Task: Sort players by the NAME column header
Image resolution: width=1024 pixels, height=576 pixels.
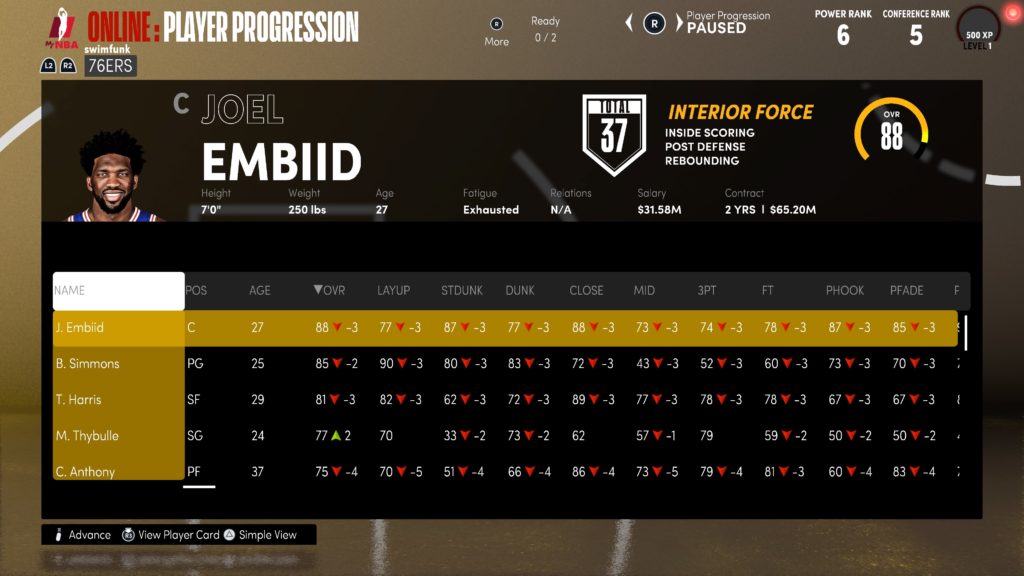Action: tap(118, 291)
